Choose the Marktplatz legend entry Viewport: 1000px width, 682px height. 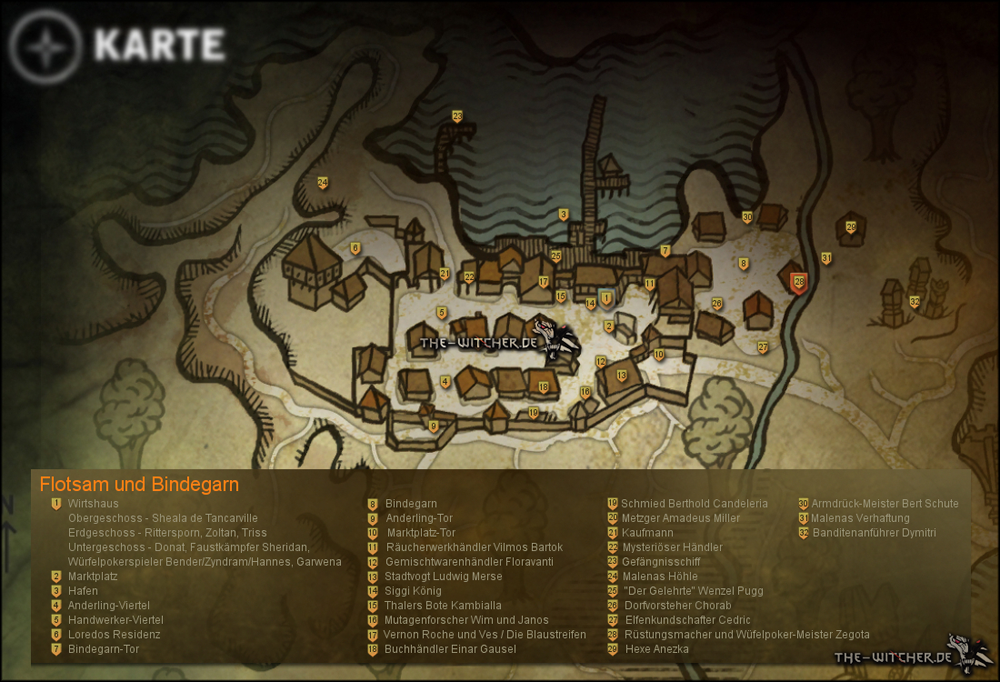(92, 577)
